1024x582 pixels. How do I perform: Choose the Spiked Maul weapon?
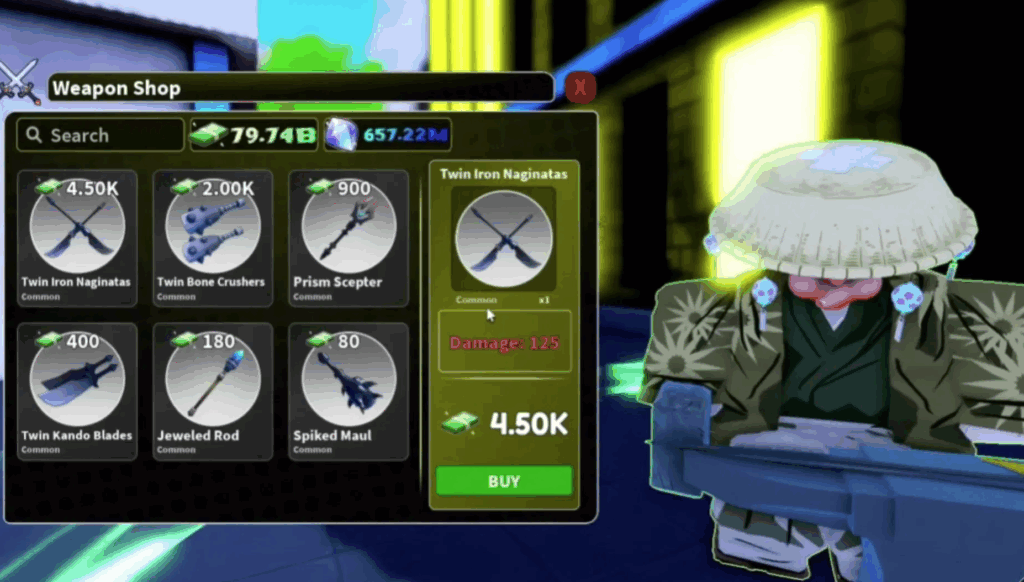coord(348,389)
